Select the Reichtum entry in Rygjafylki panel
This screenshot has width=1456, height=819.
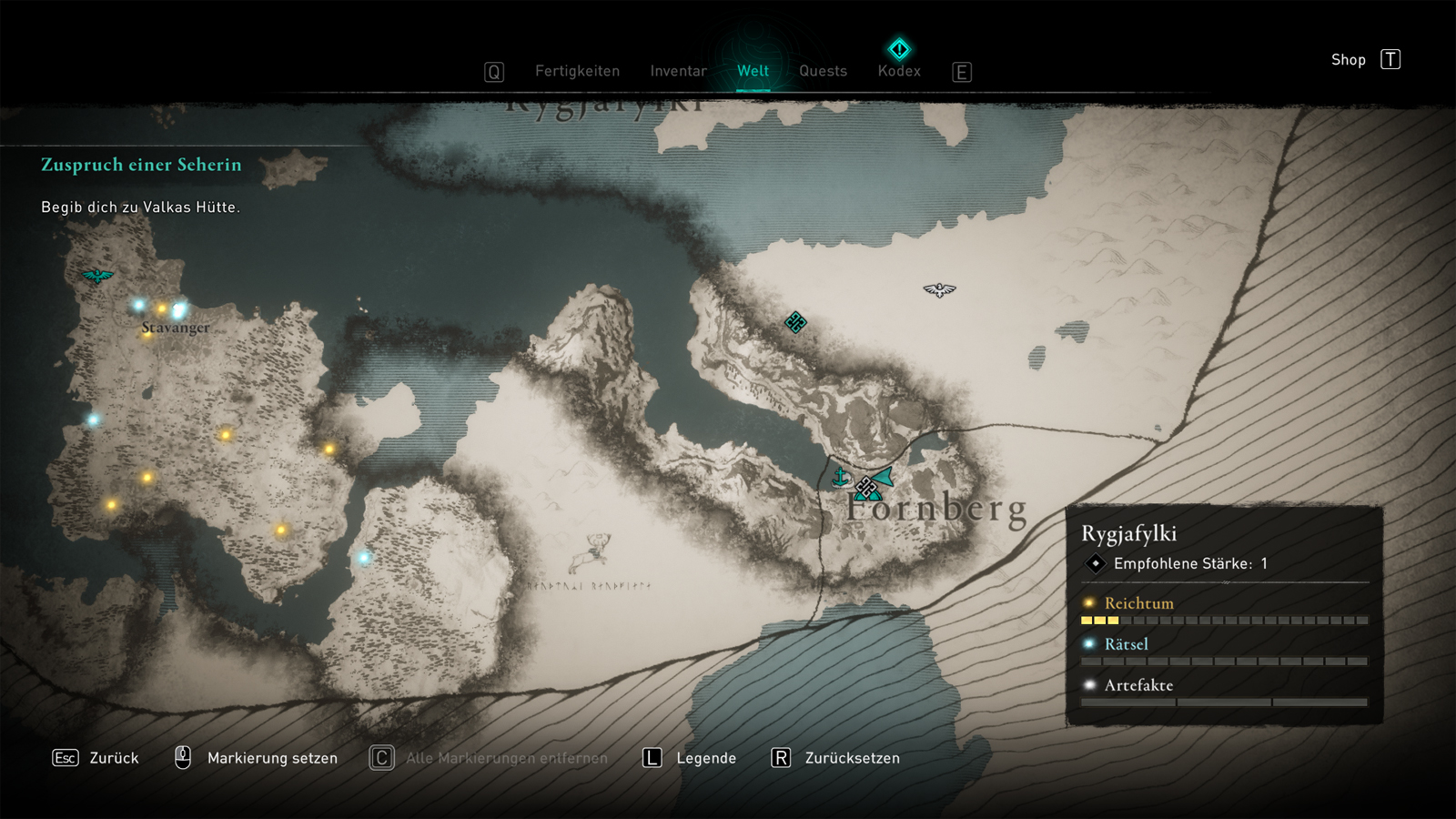[1138, 603]
